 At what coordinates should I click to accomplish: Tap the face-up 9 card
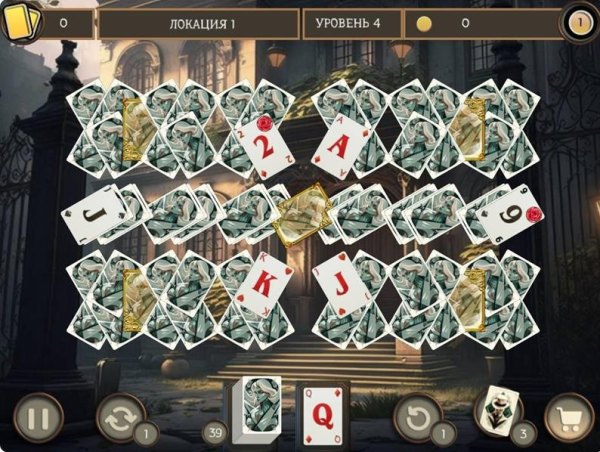508,214
